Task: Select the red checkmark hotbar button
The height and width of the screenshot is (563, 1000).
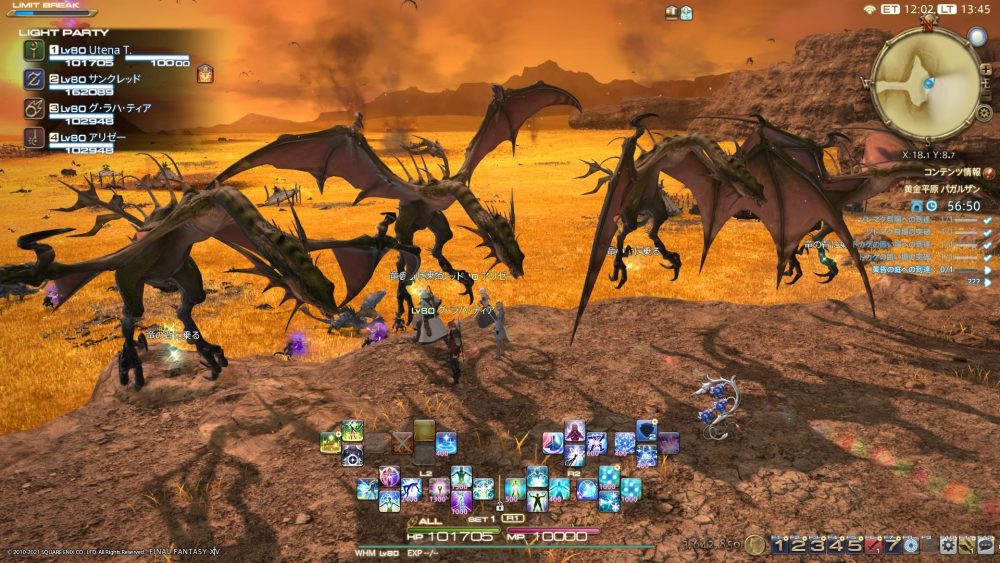Action: (874, 546)
